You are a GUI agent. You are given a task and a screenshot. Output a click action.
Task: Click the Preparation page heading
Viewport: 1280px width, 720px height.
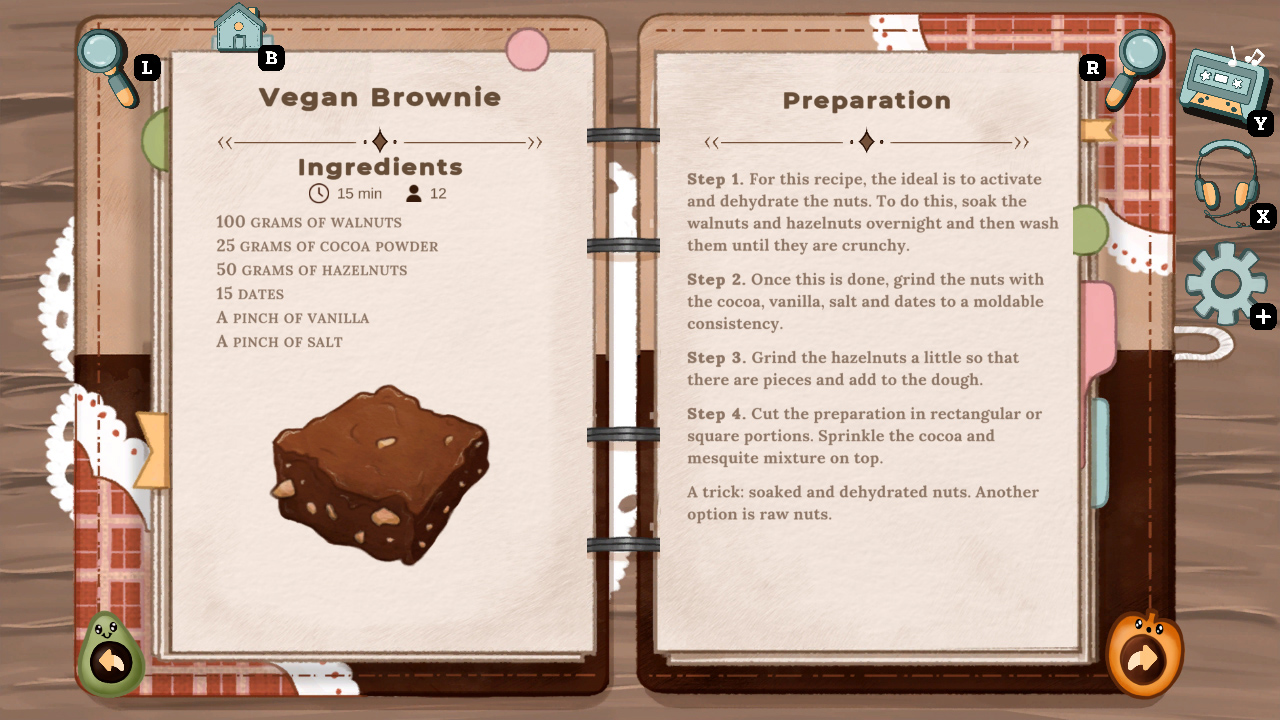(x=867, y=100)
